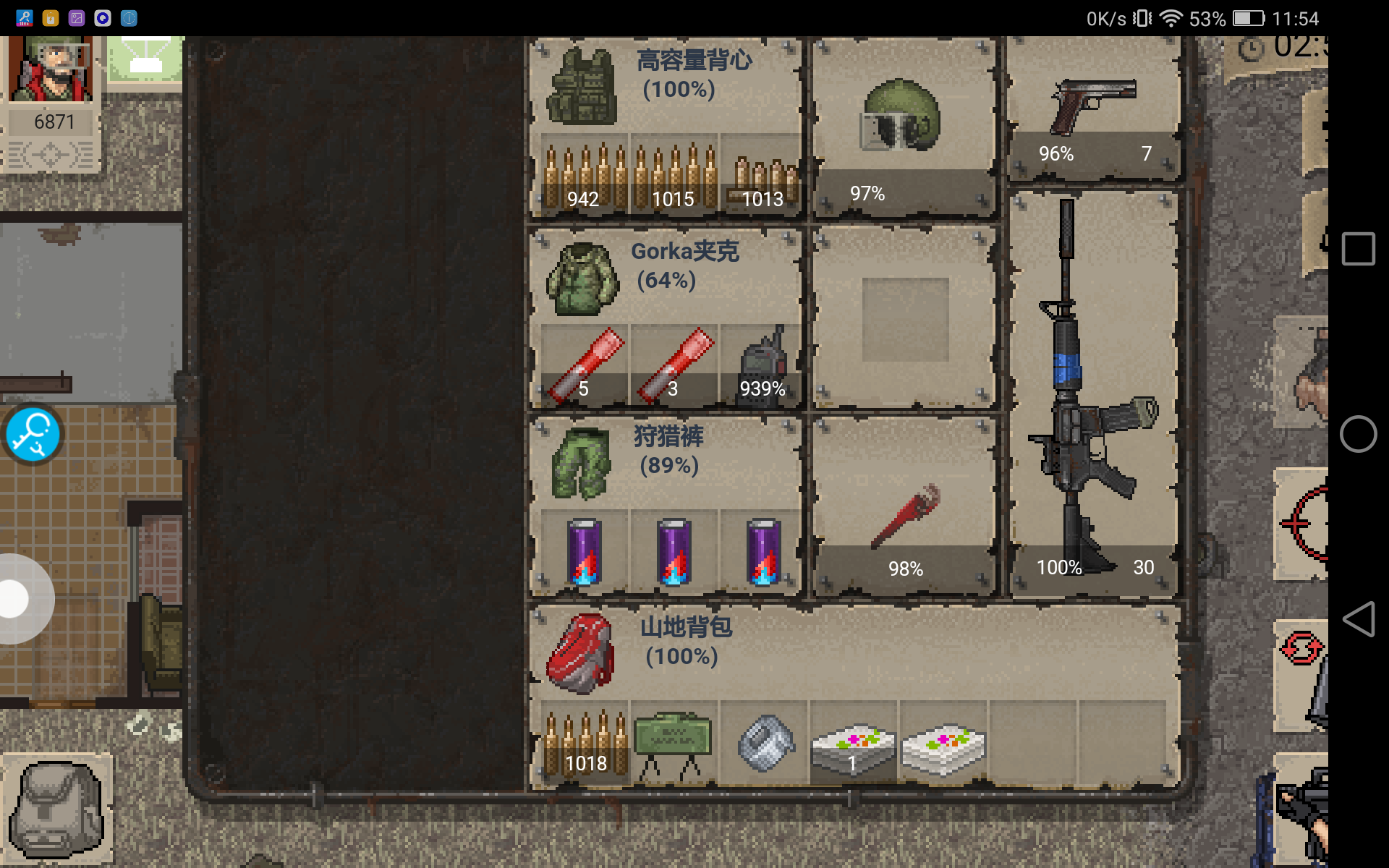The width and height of the screenshot is (1389, 868).
Task: Tap the Android back navigation button
Action: click(x=1358, y=619)
